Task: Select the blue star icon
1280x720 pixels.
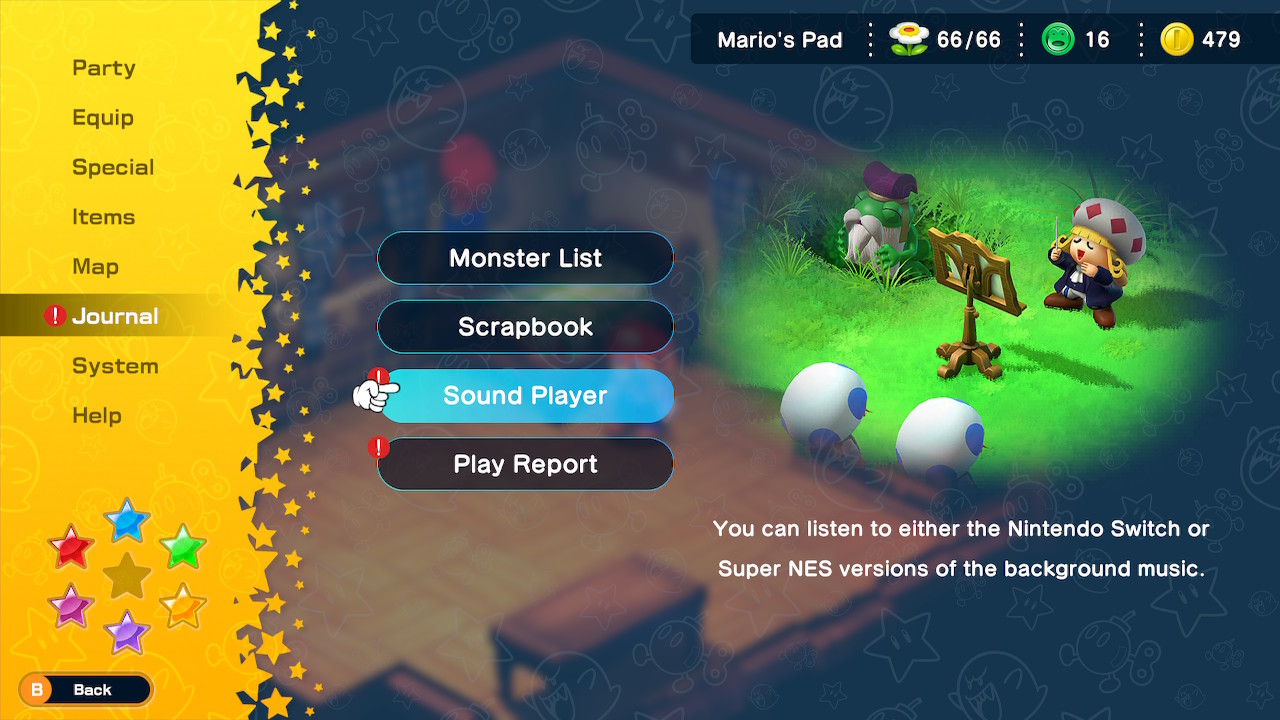Action: coord(127,521)
